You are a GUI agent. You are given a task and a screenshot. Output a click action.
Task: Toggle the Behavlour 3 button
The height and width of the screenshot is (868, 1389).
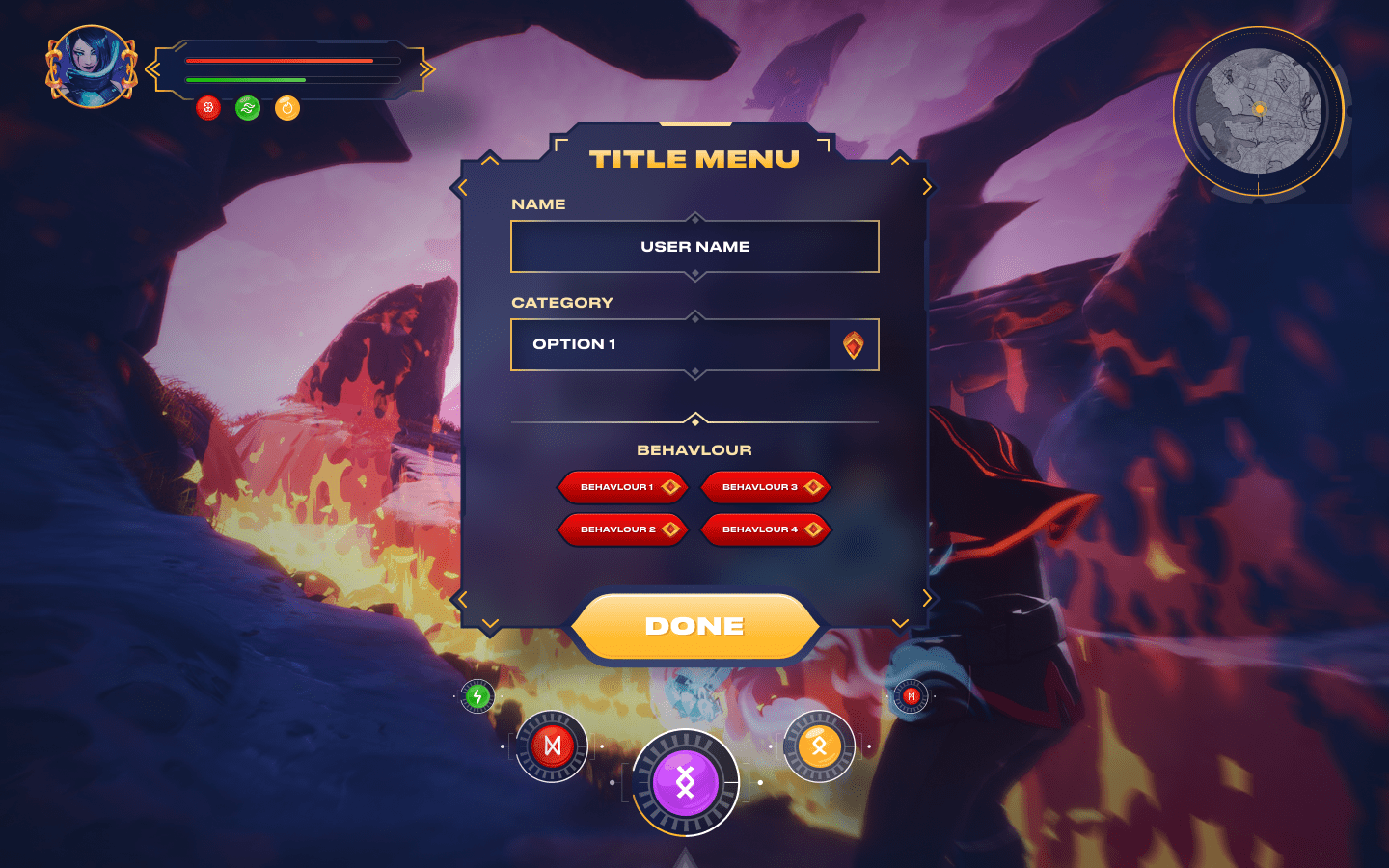(766, 487)
